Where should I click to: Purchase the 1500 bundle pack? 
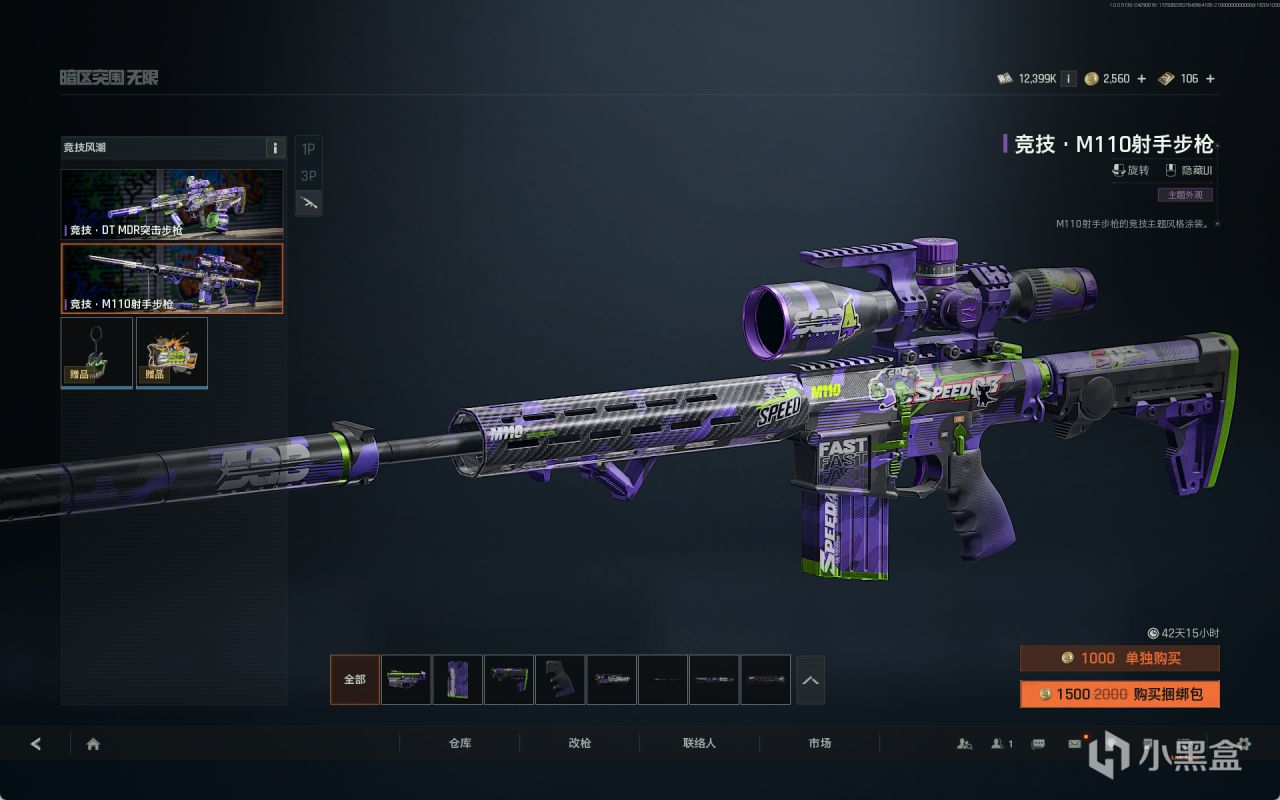point(1119,694)
